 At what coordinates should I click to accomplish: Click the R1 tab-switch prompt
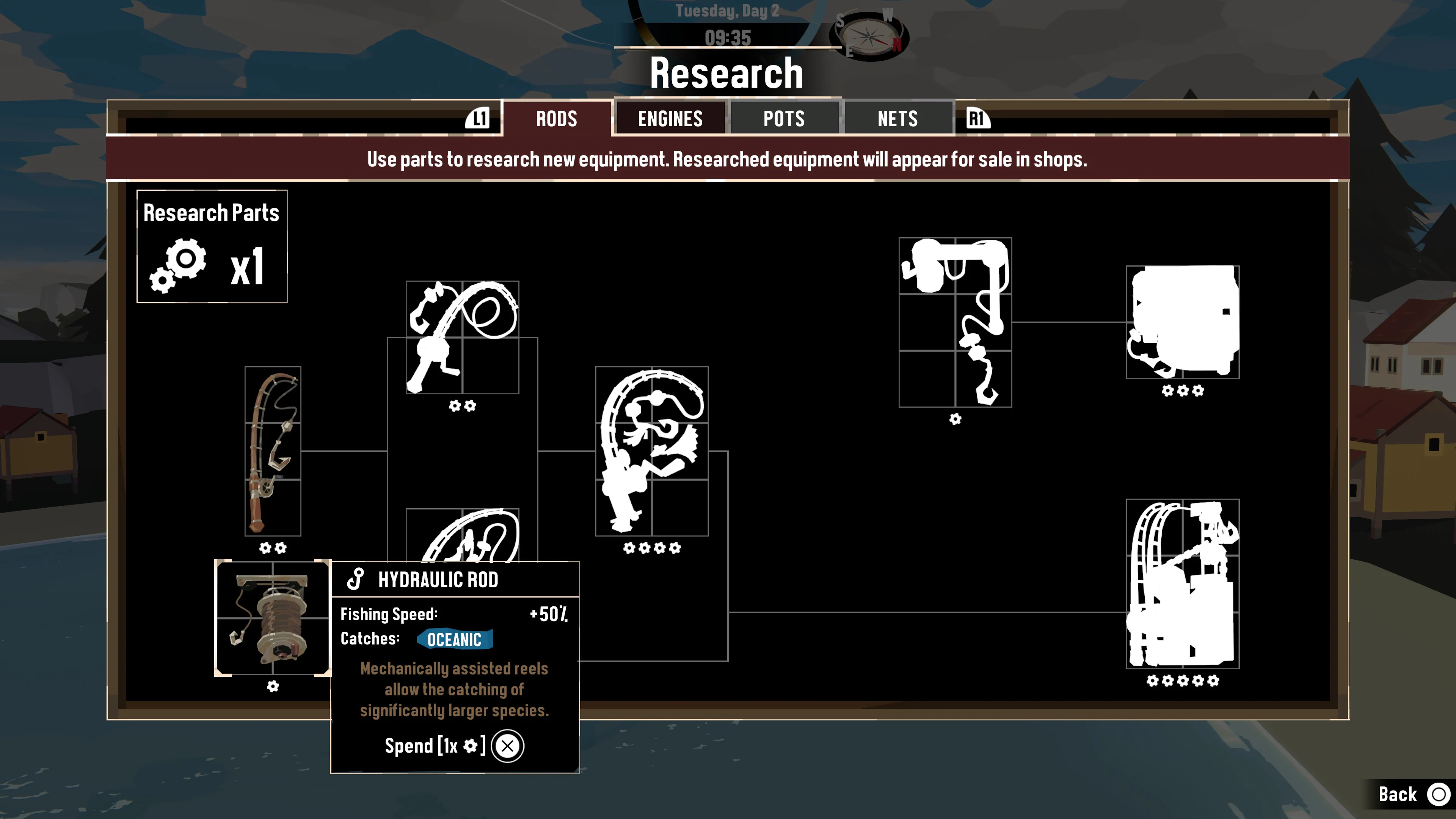977,119
